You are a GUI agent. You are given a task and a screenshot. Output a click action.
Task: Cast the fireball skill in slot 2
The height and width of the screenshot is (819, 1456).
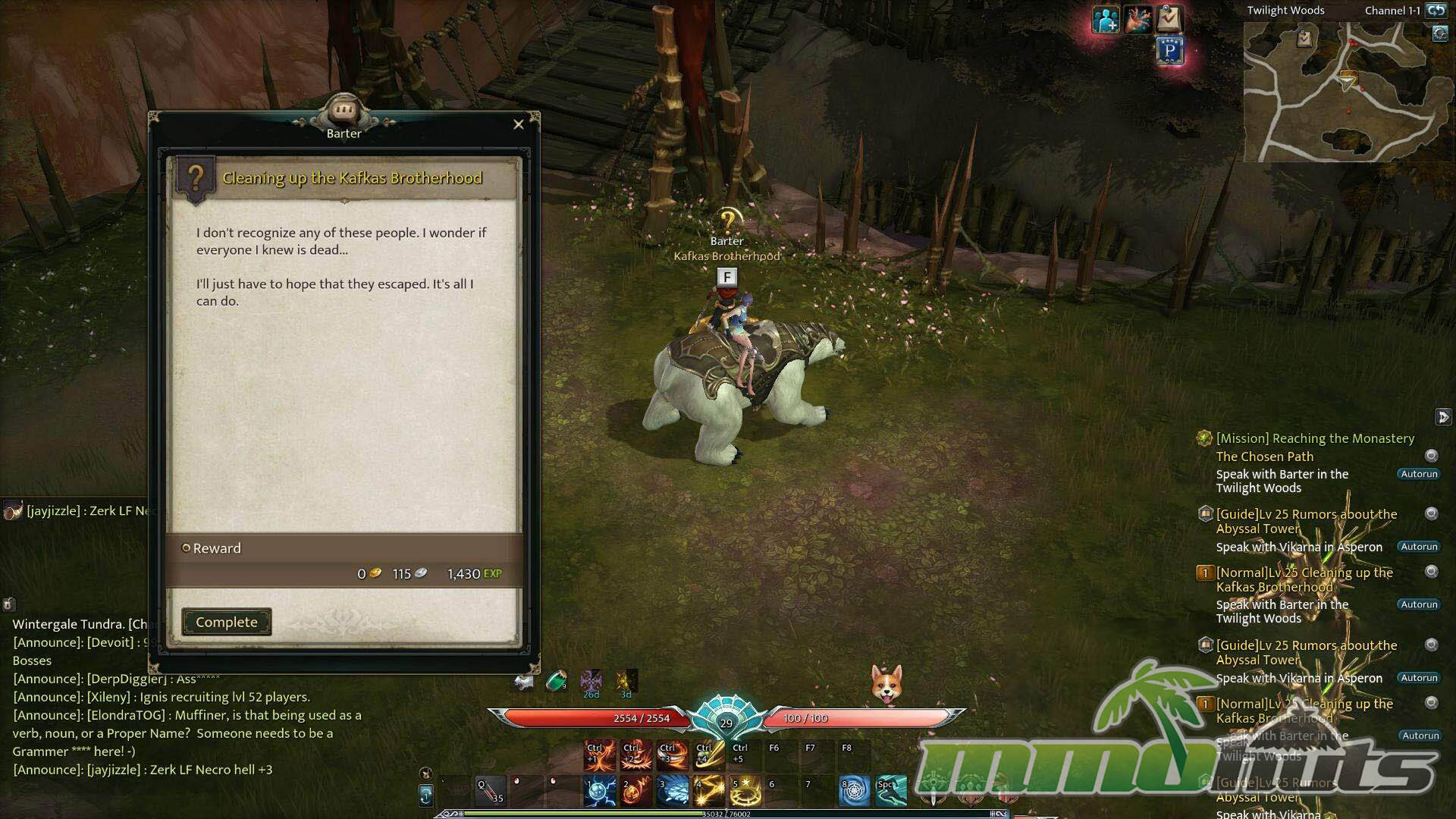click(635, 791)
